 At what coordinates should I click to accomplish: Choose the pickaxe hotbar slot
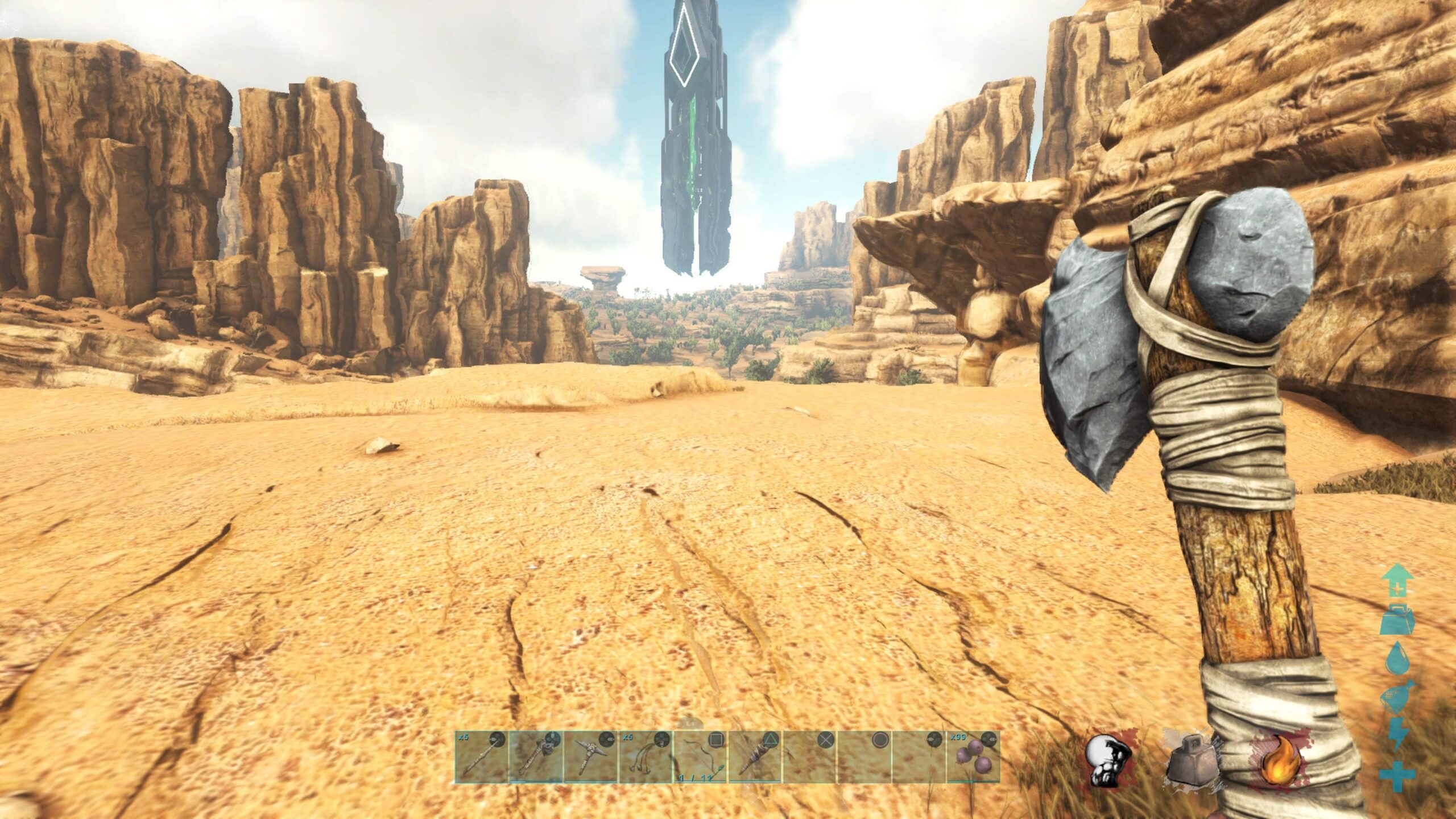click(590, 756)
